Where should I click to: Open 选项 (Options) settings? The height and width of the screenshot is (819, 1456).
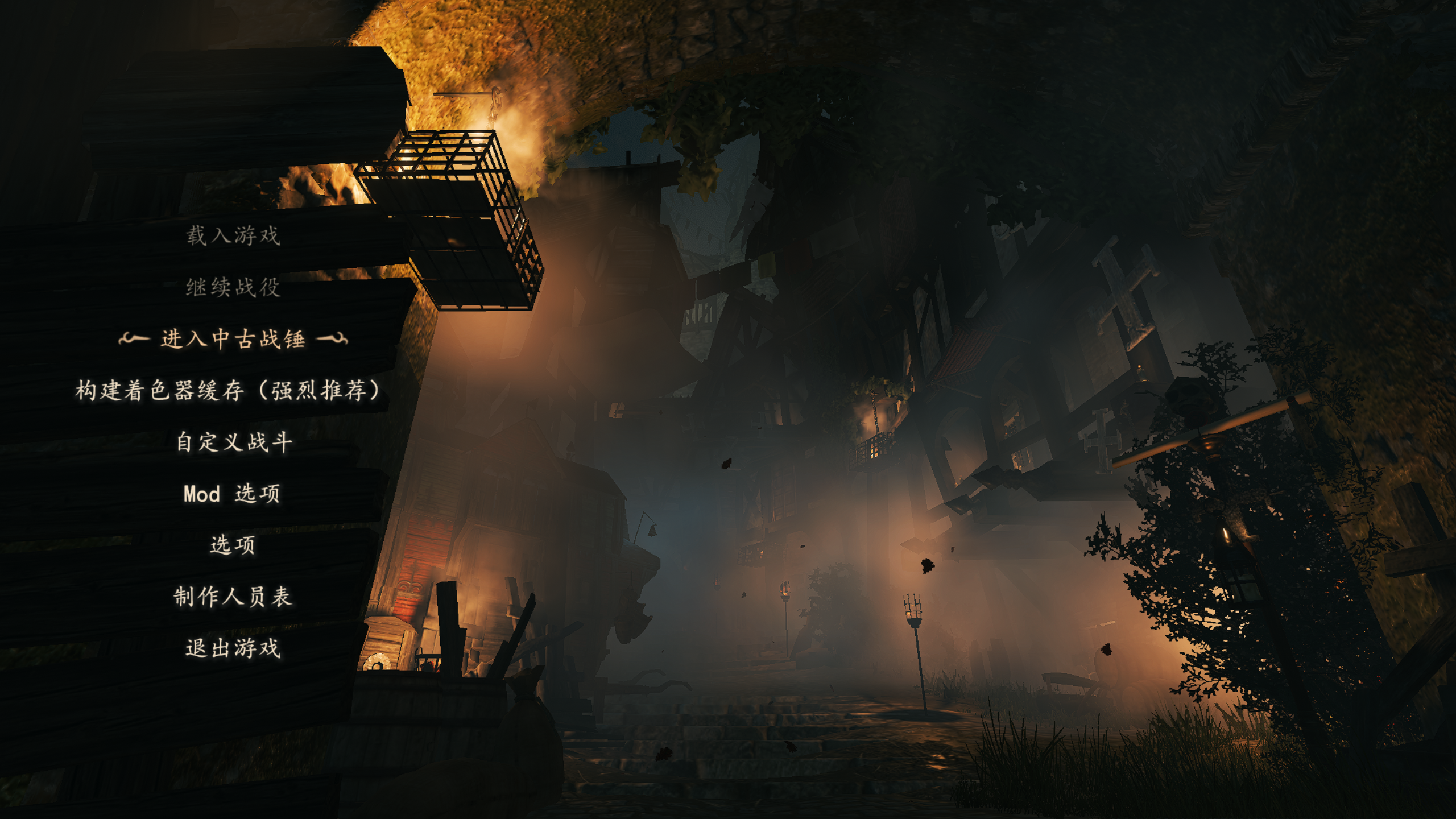coord(233,545)
